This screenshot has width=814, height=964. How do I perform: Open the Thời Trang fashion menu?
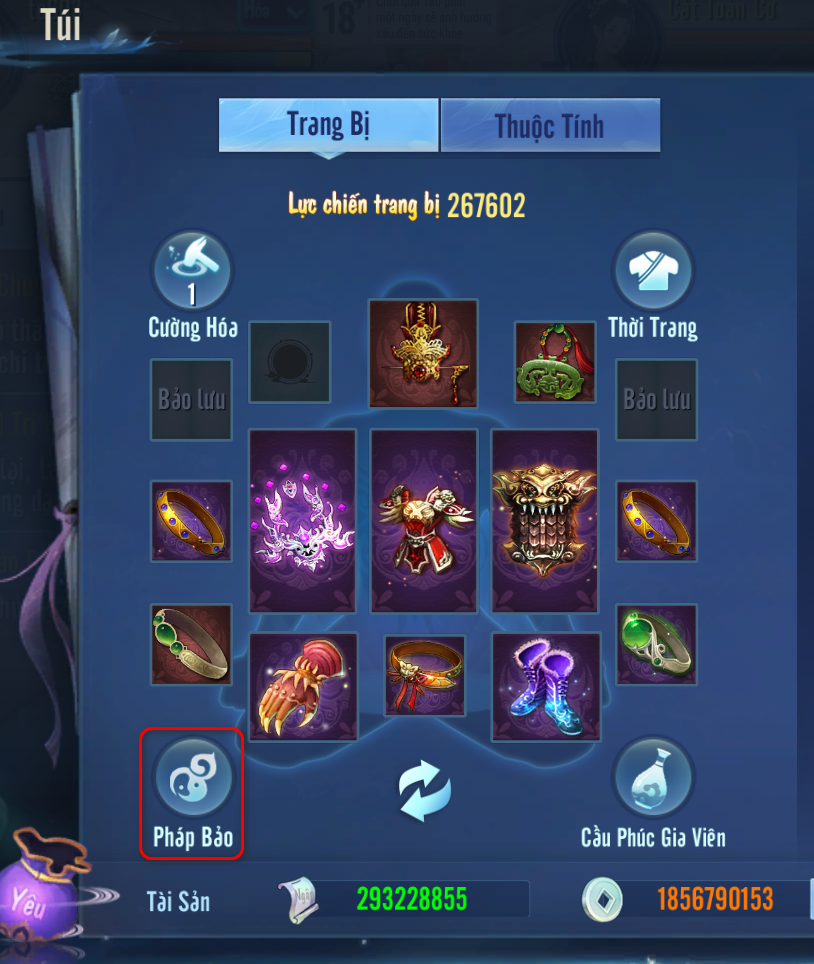point(653,271)
